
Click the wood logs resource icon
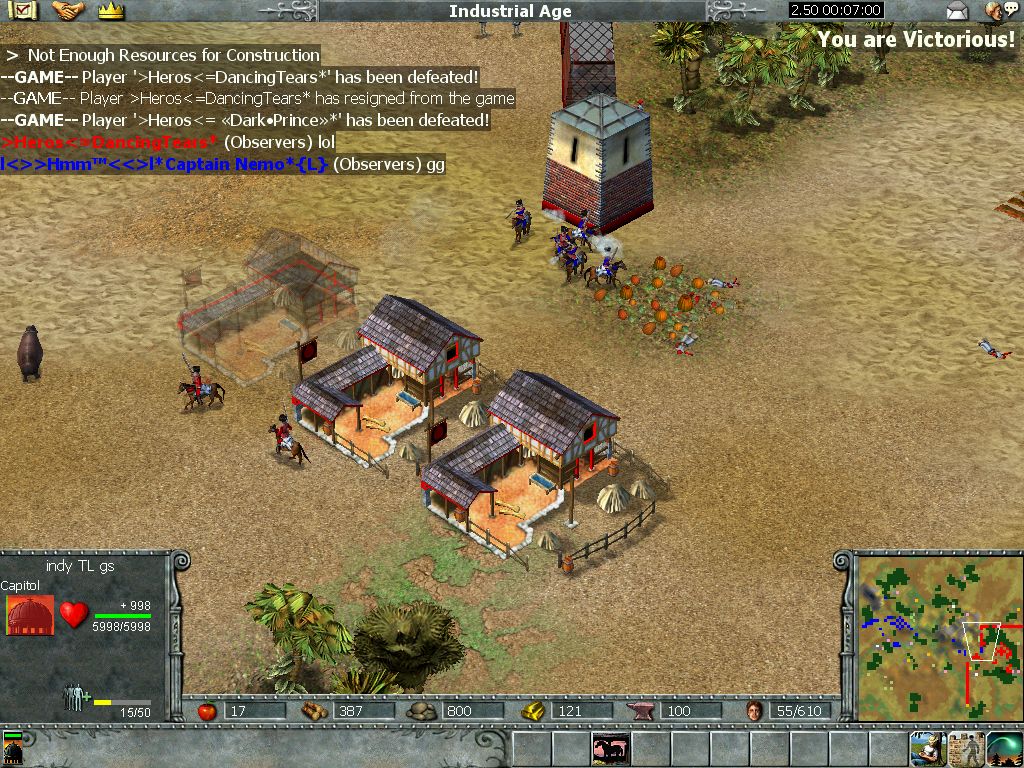(314, 711)
